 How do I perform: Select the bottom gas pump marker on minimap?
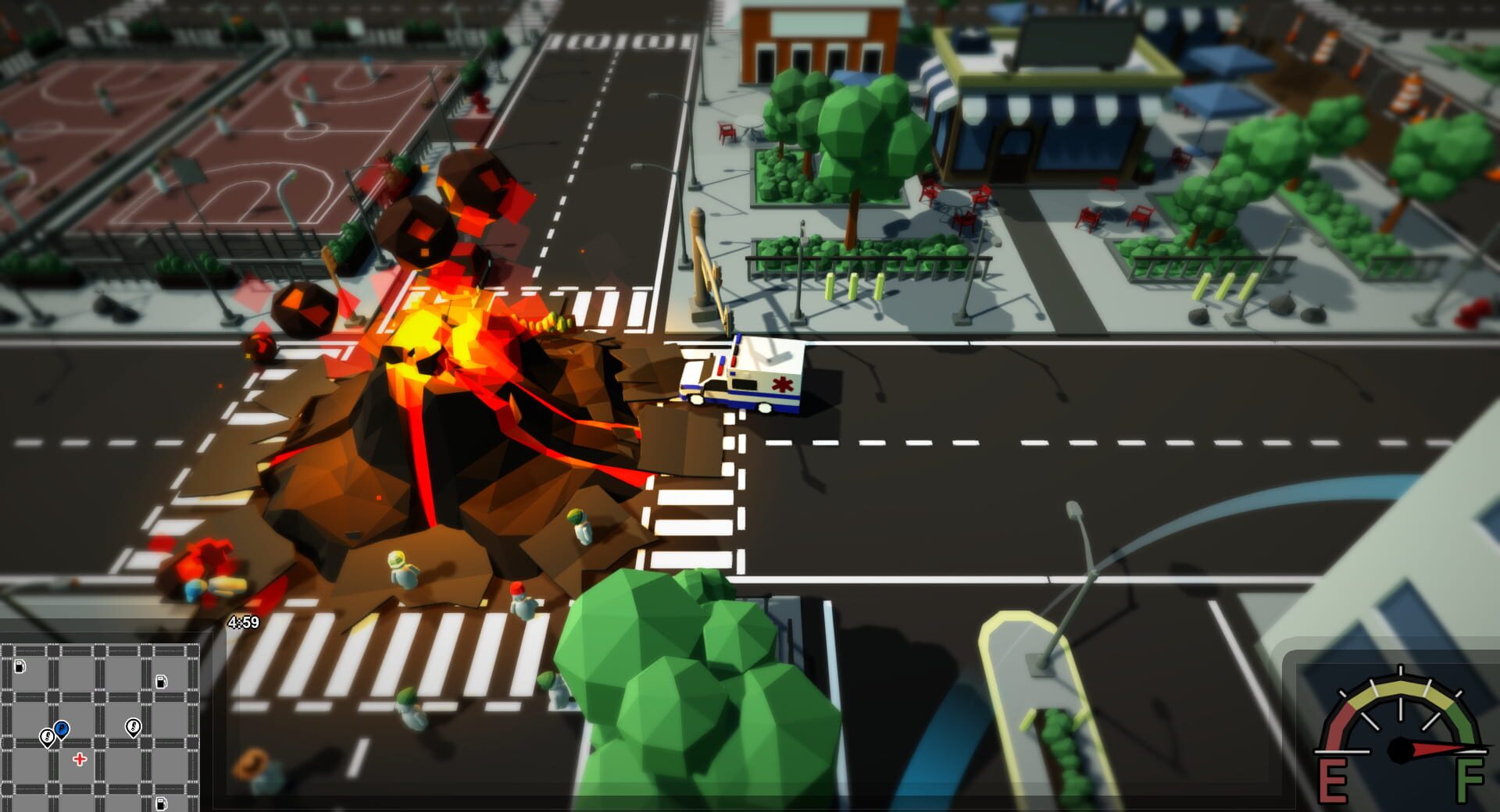pyautogui.click(x=161, y=804)
